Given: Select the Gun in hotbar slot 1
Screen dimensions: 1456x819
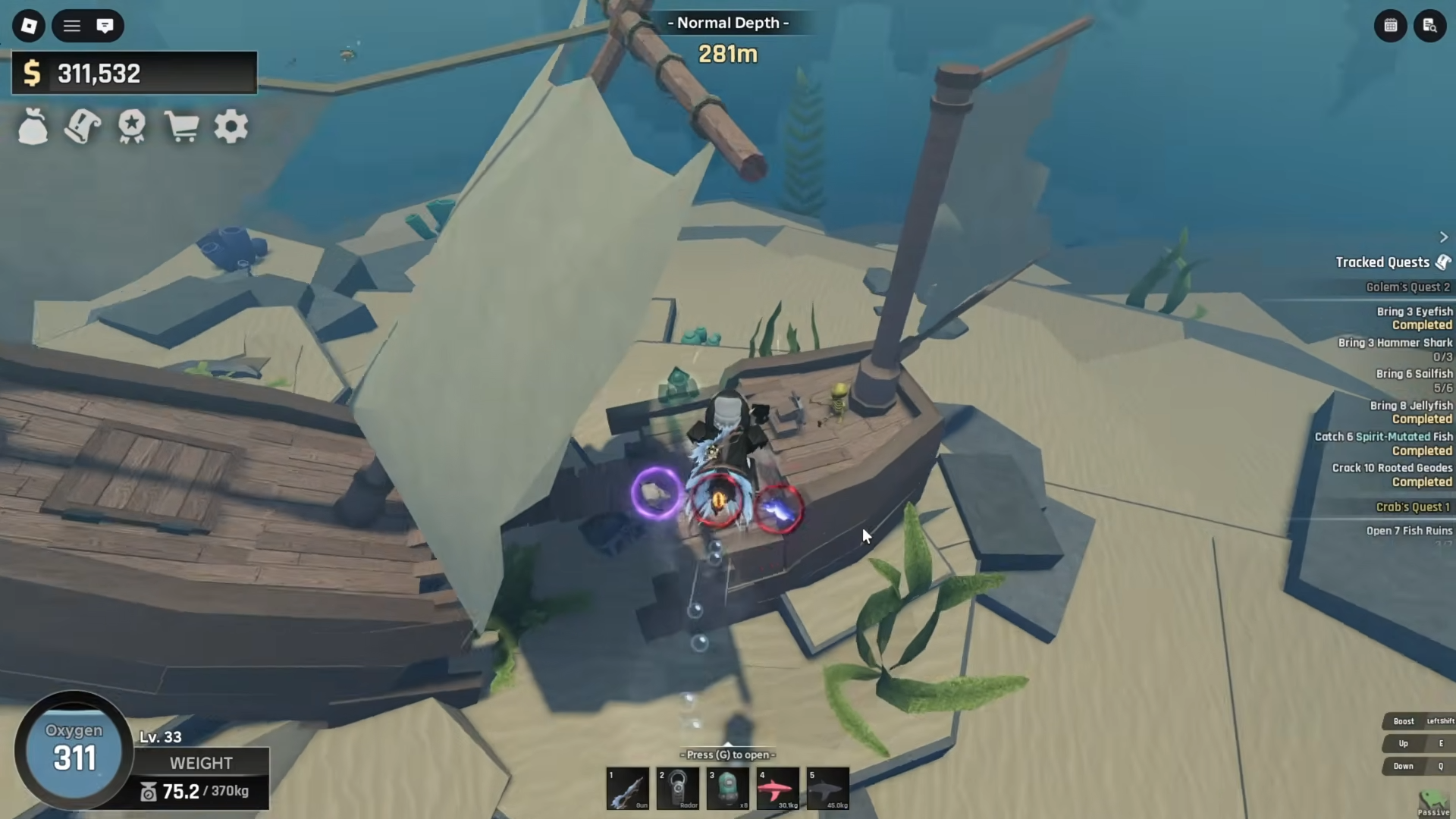Looking at the screenshot, I should 628,789.
